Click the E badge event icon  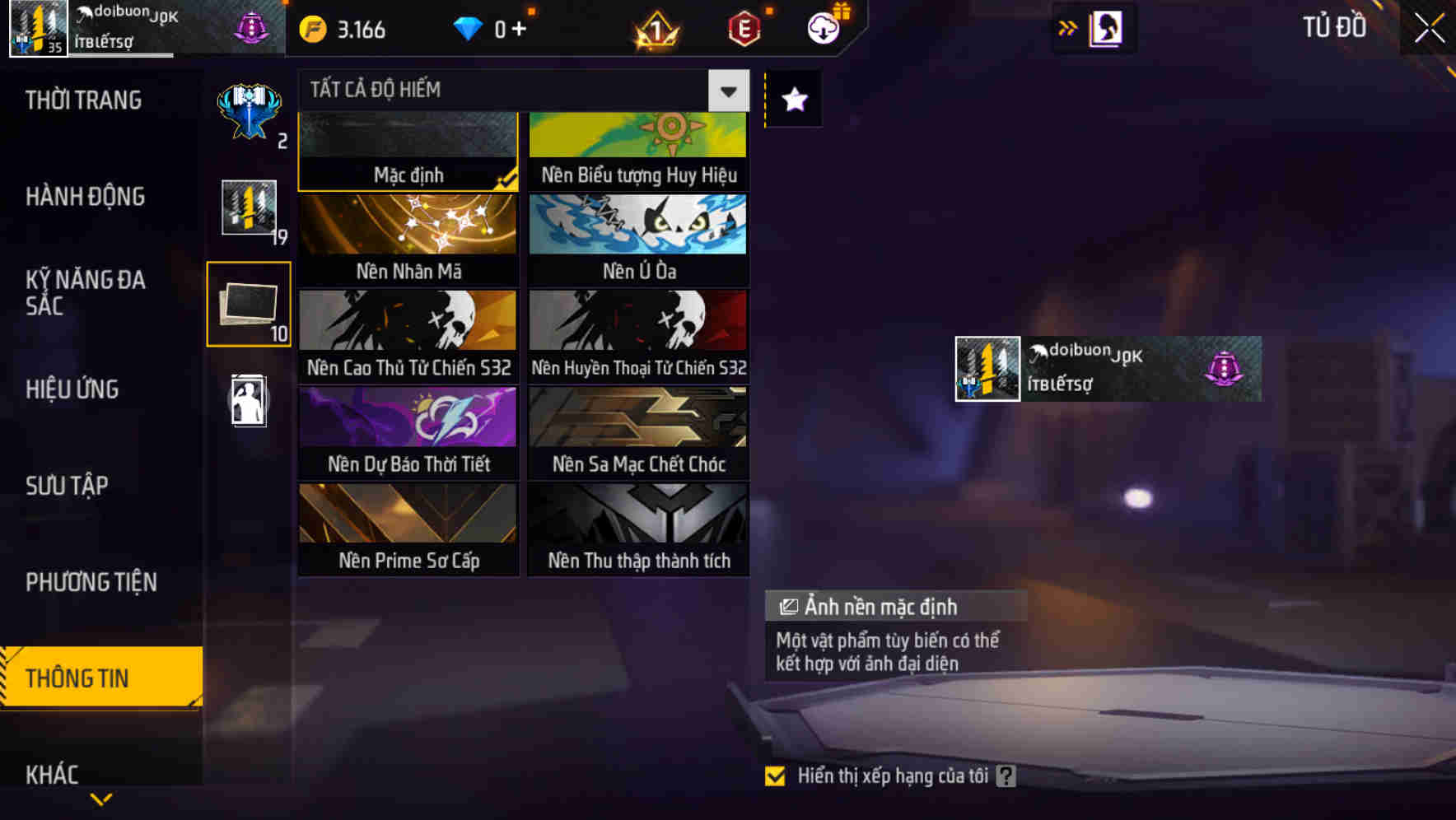point(742,27)
